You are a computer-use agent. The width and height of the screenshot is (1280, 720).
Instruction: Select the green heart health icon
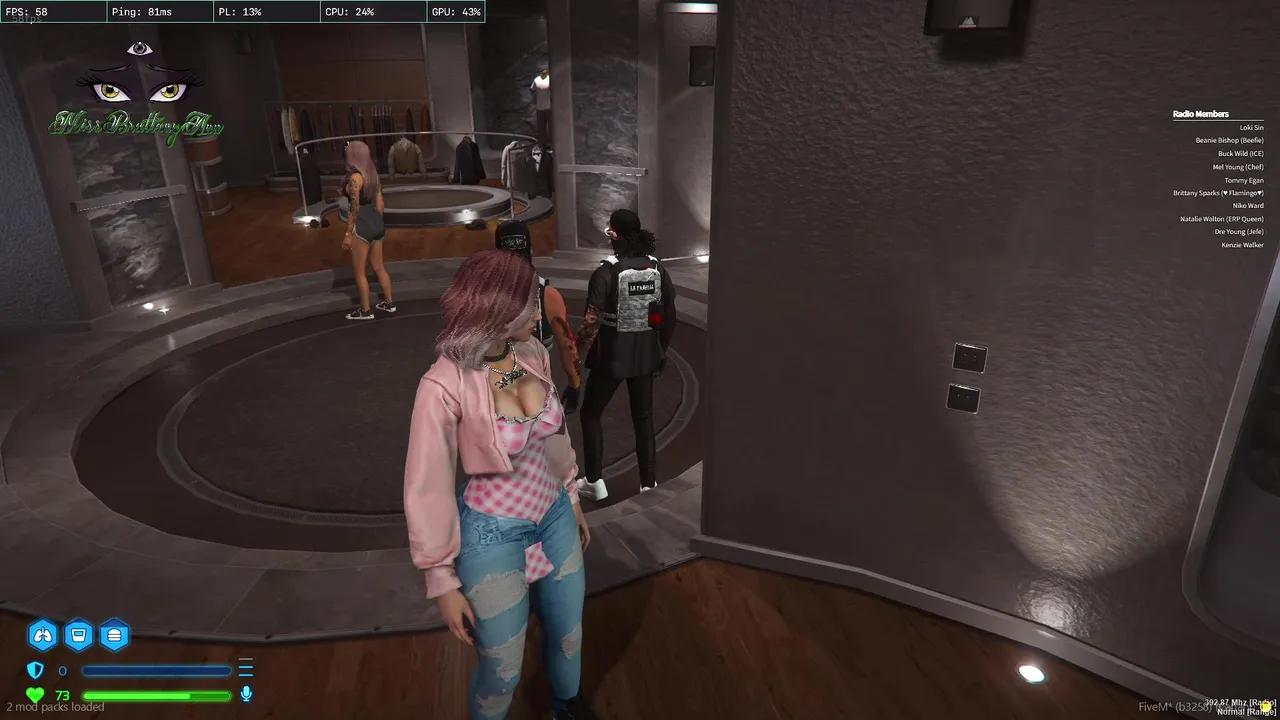(x=35, y=694)
